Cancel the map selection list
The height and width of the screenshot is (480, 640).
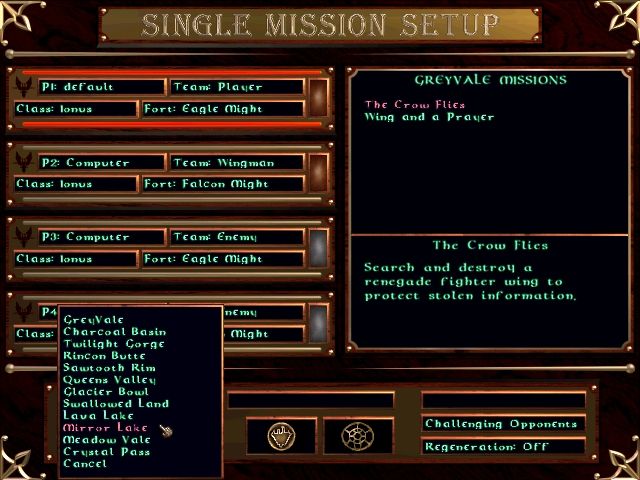tap(84, 464)
